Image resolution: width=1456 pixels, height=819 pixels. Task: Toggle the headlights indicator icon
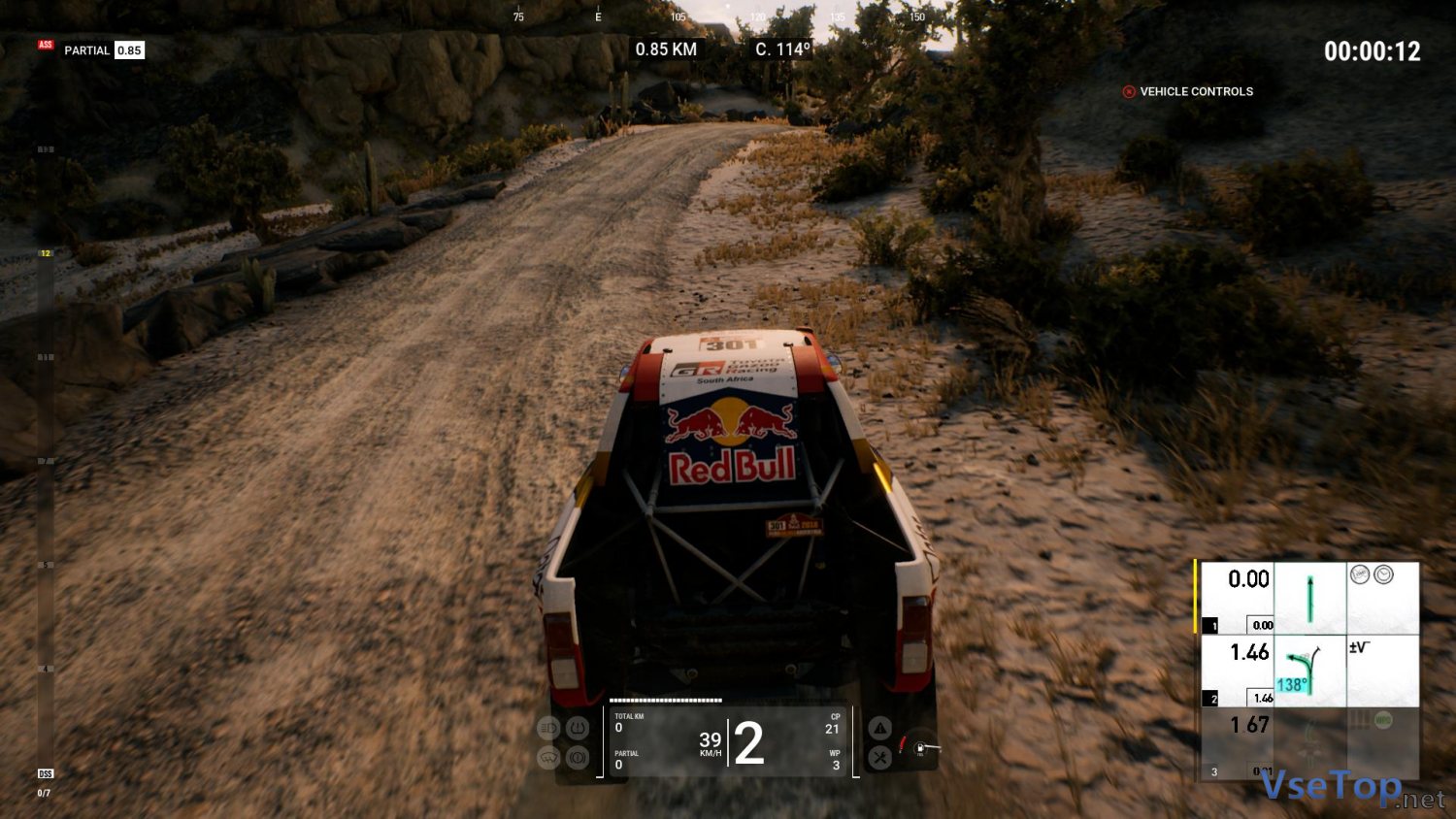(548, 728)
